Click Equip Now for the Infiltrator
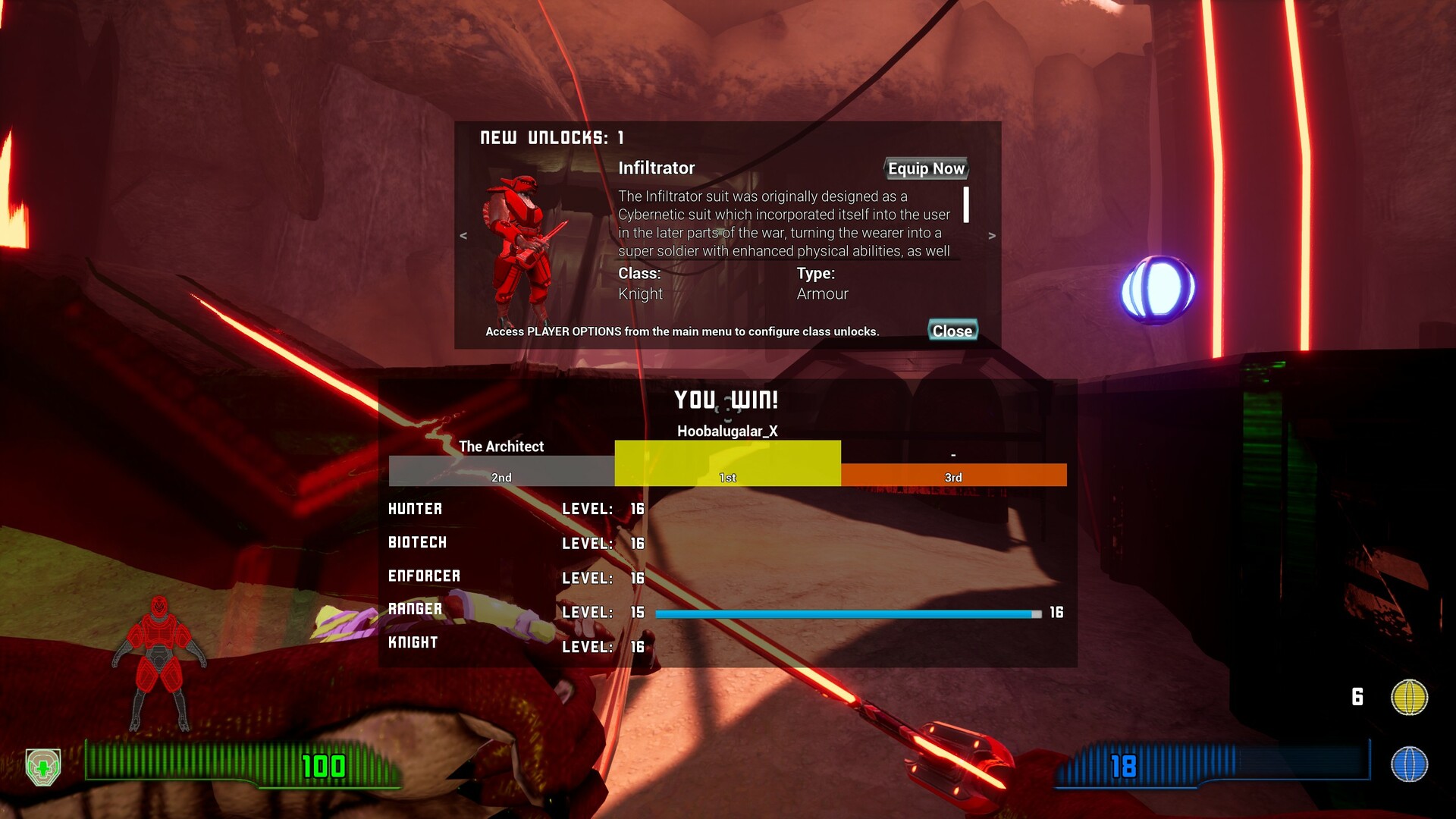 click(x=926, y=168)
